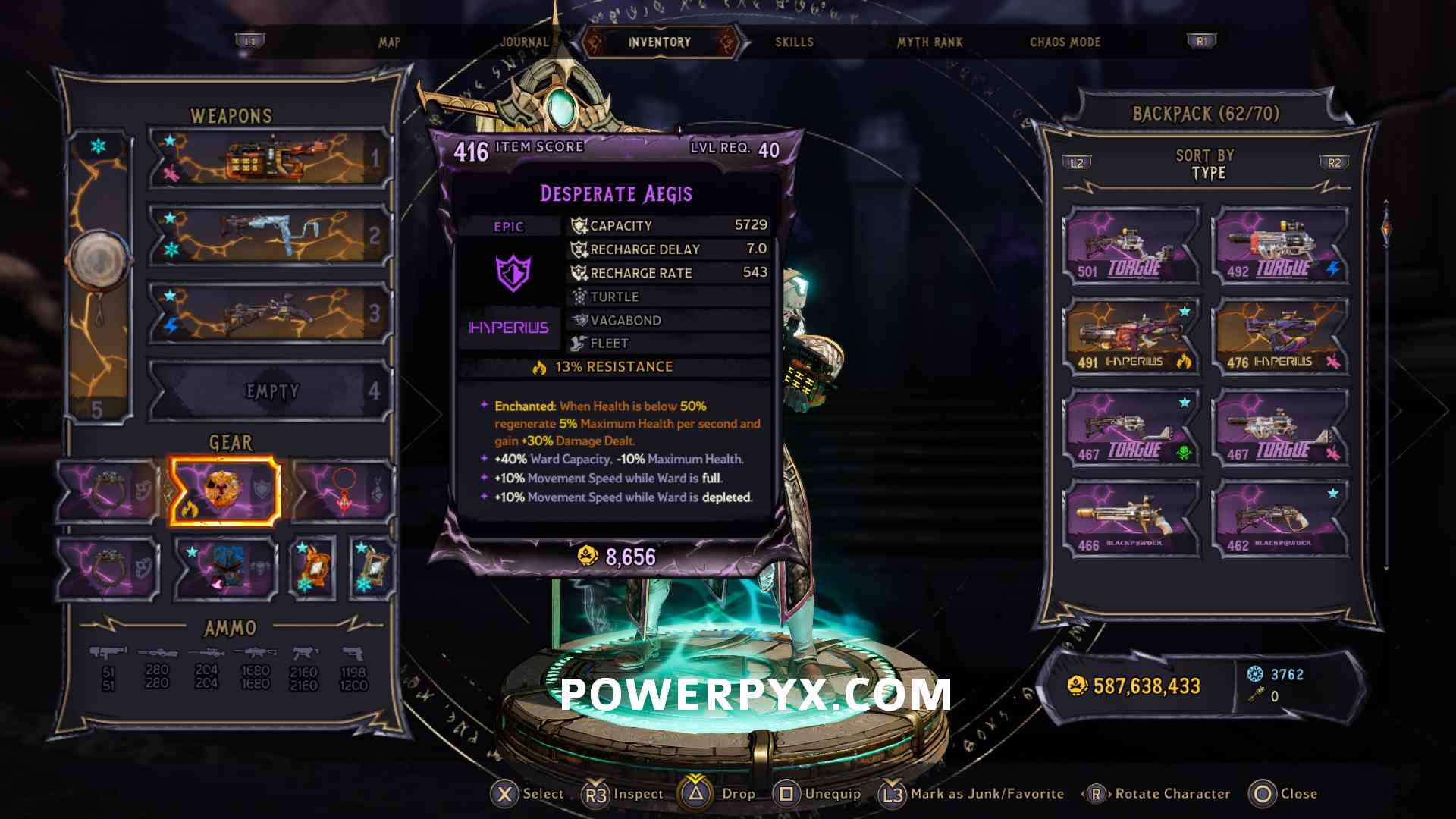Open the Myth Rank tab
This screenshot has width=1456, height=819.
[x=930, y=42]
